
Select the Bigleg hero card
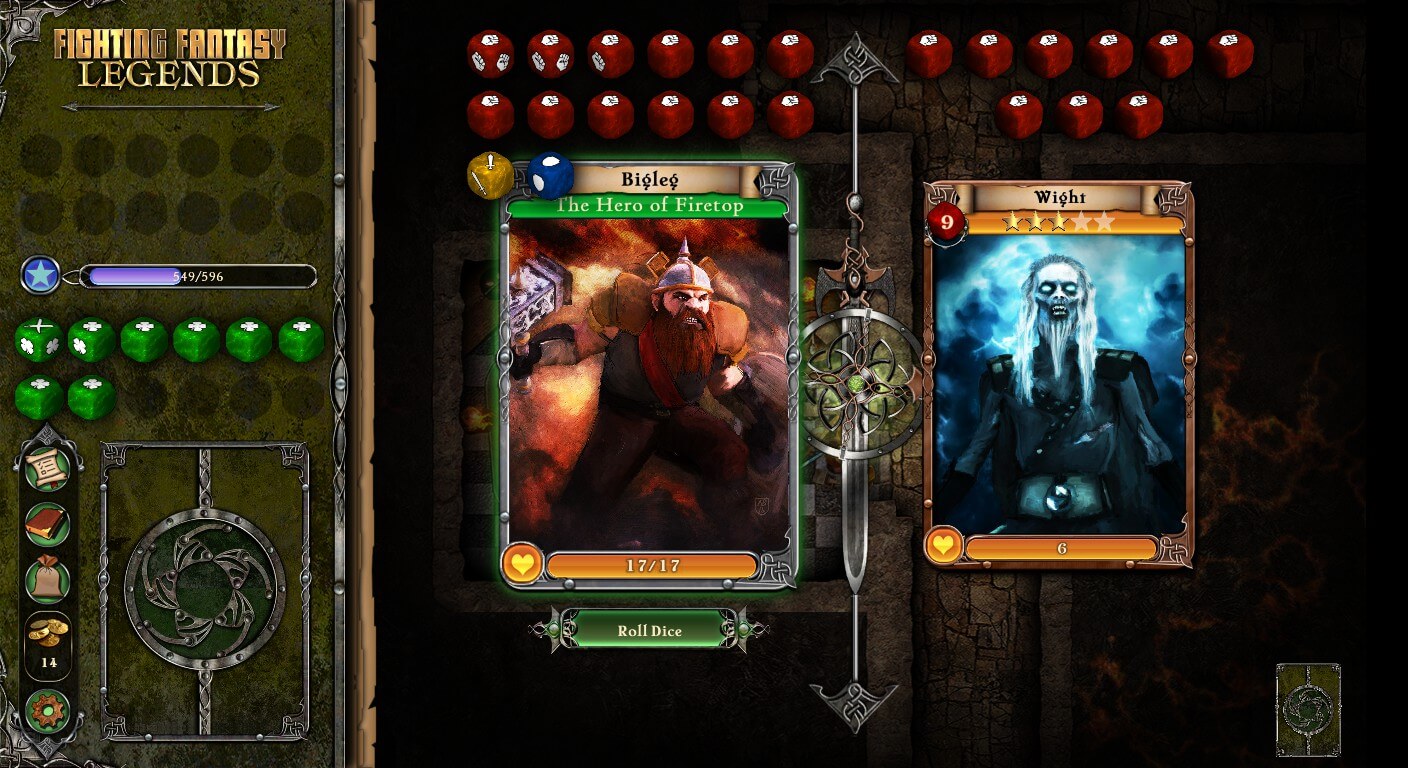click(650, 380)
